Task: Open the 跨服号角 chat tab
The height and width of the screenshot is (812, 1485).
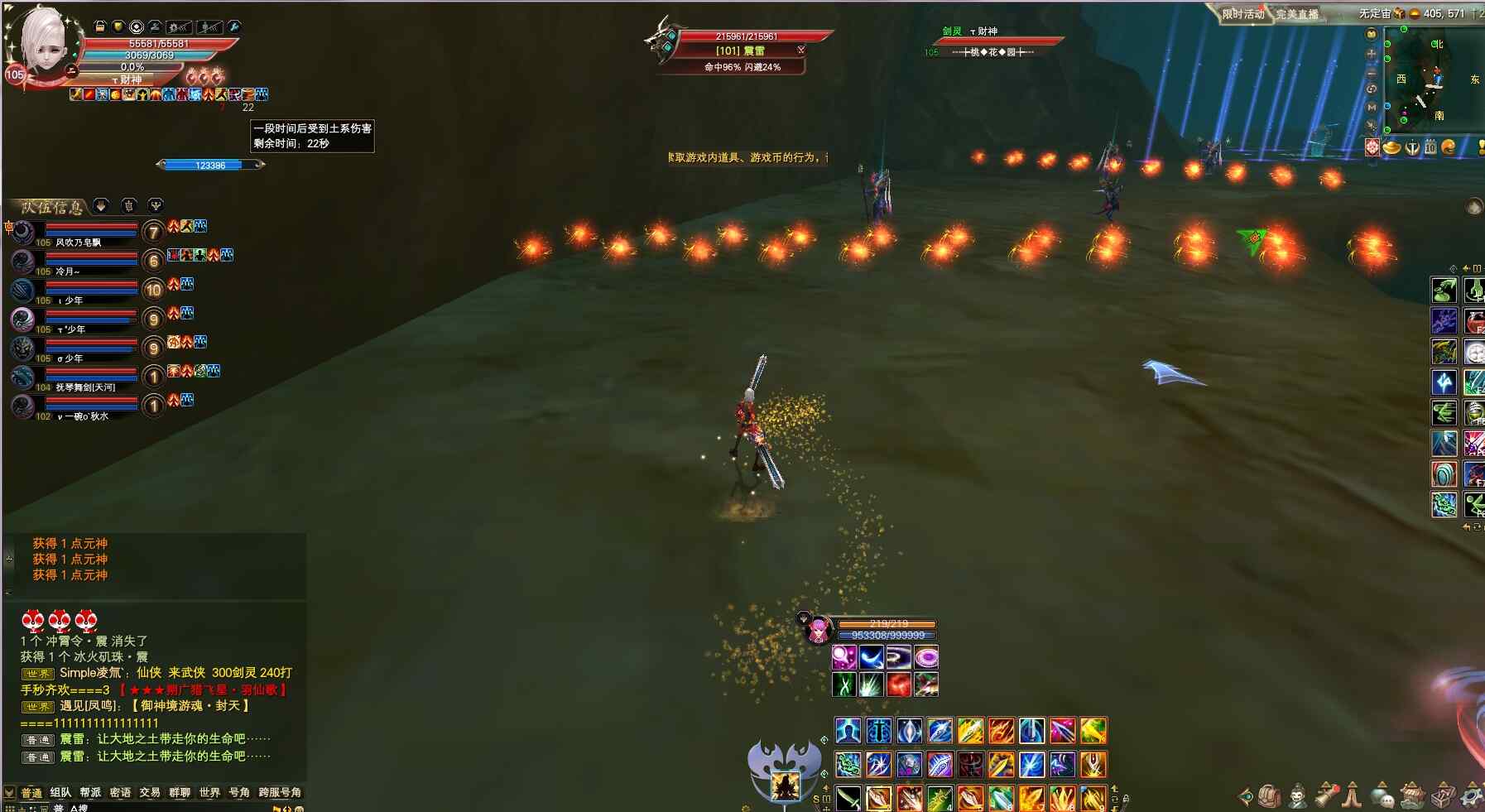Action: [280, 792]
